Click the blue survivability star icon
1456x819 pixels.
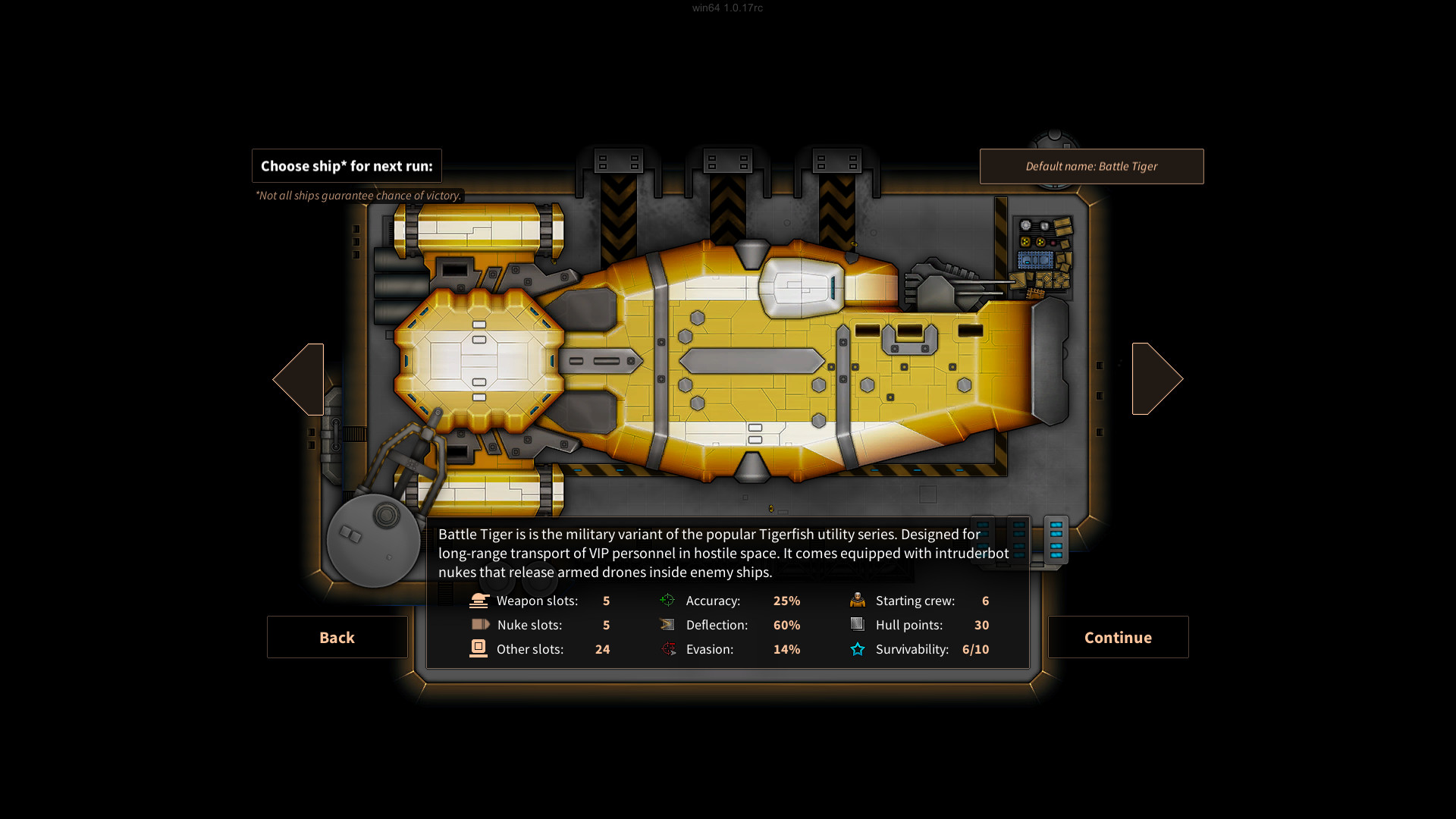(x=858, y=648)
